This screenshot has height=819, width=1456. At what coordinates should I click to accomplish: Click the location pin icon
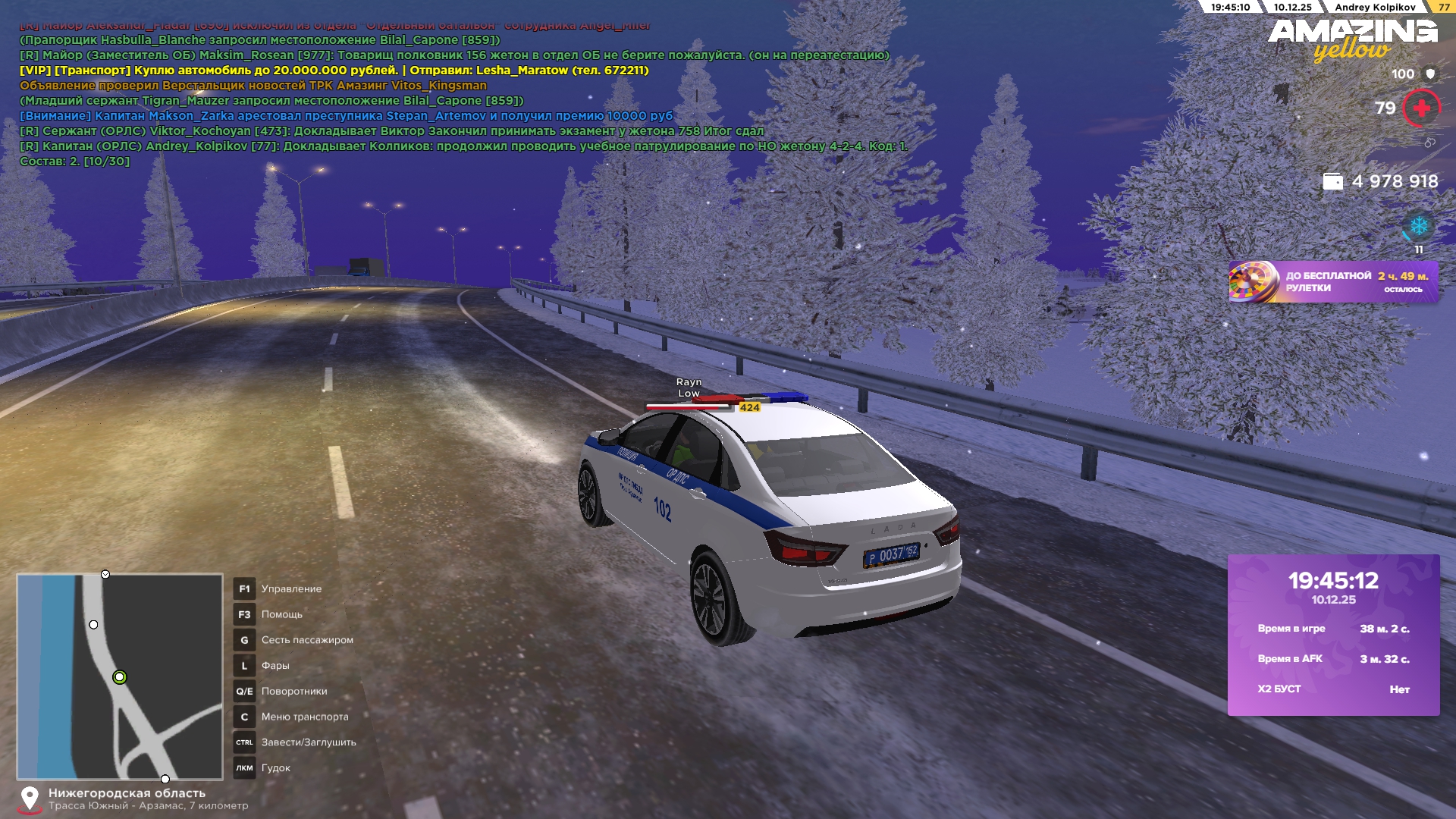(x=30, y=799)
